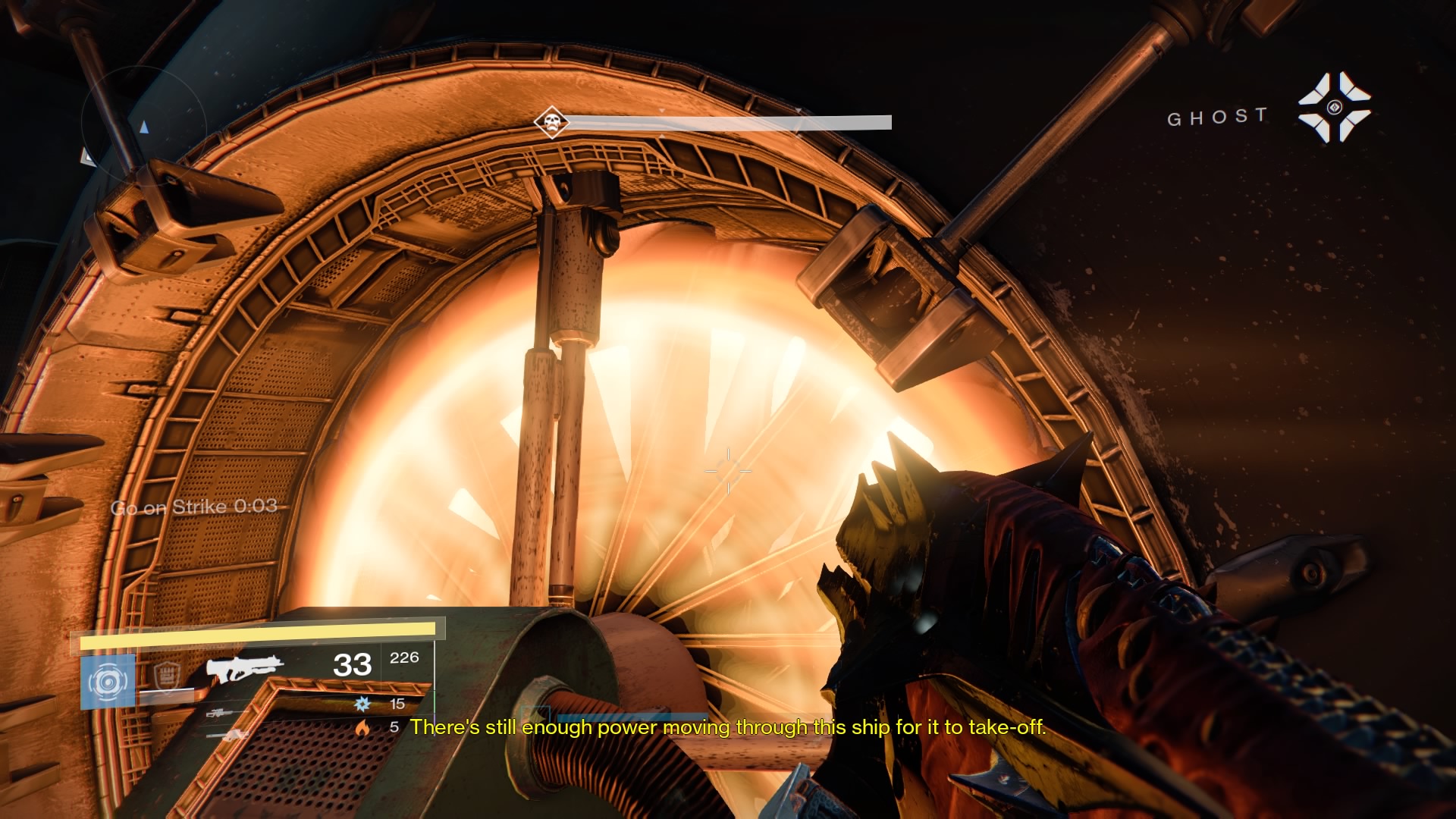
Task: Click the melee fist shield icon
Action: 166,675
